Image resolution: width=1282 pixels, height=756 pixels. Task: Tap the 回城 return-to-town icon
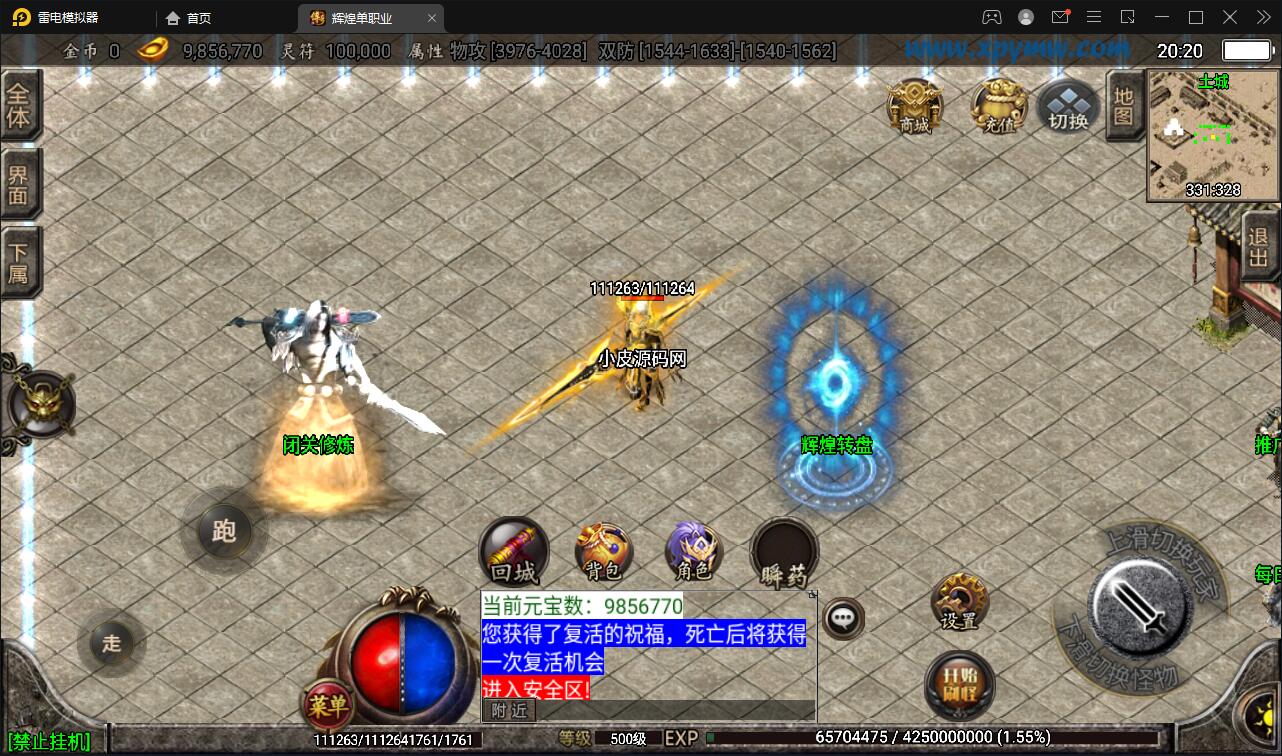coord(514,552)
